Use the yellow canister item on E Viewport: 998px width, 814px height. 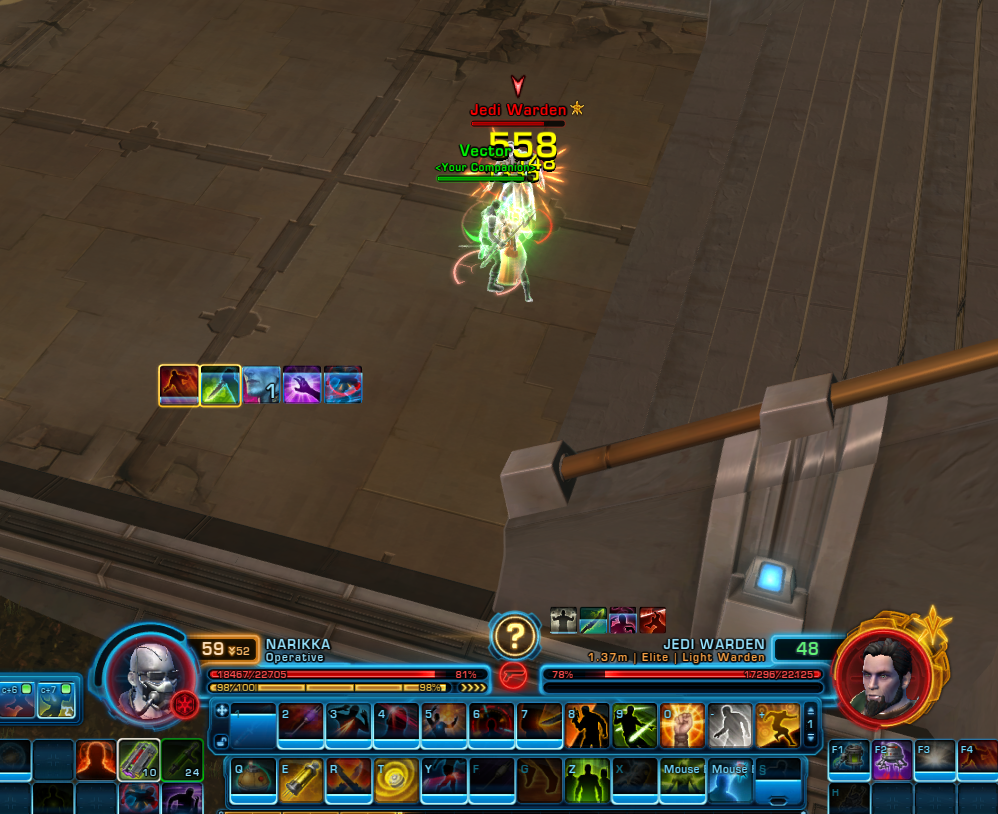301,778
